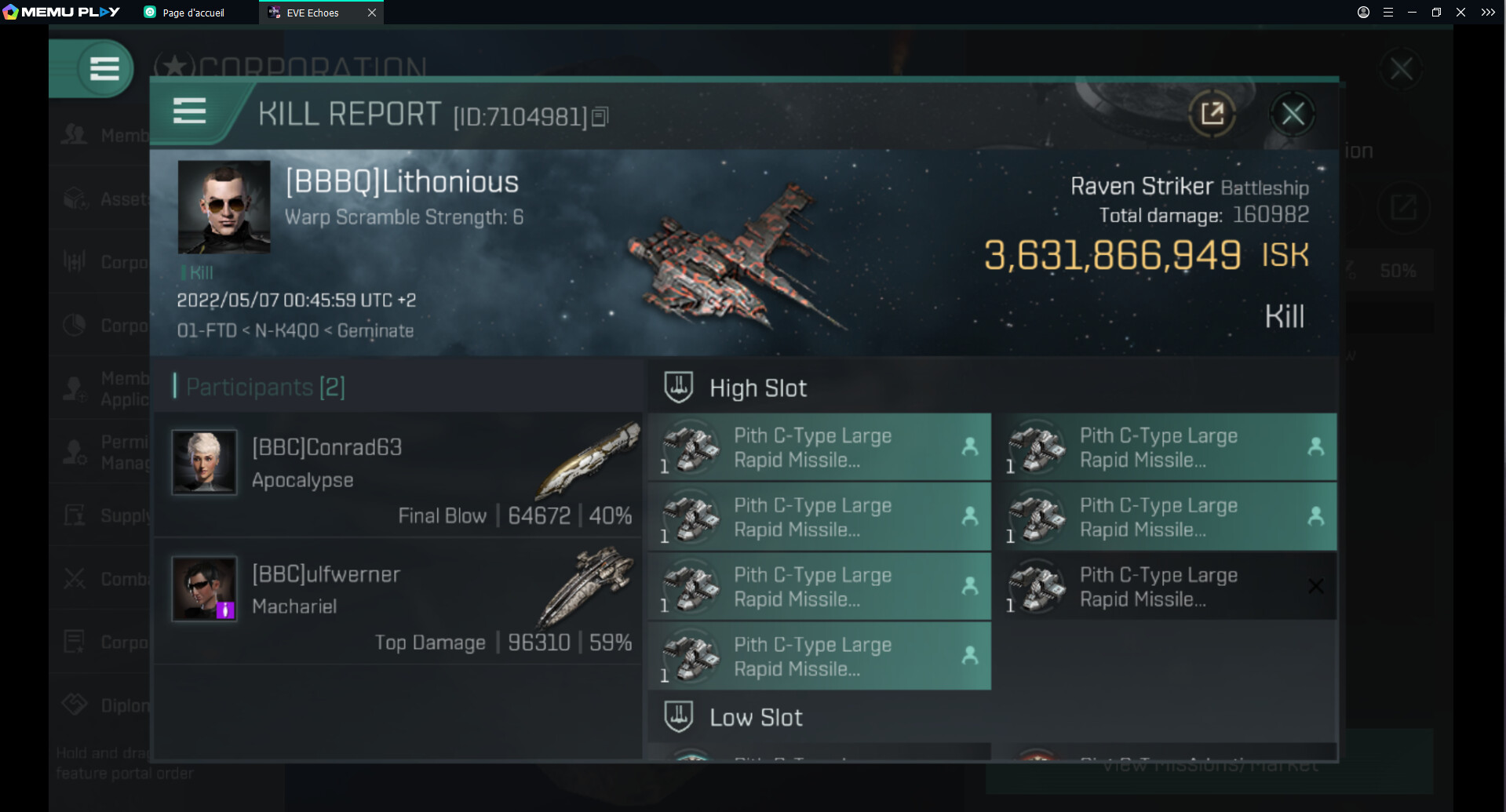Close the Corporation panel behind

pyautogui.click(x=1401, y=69)
